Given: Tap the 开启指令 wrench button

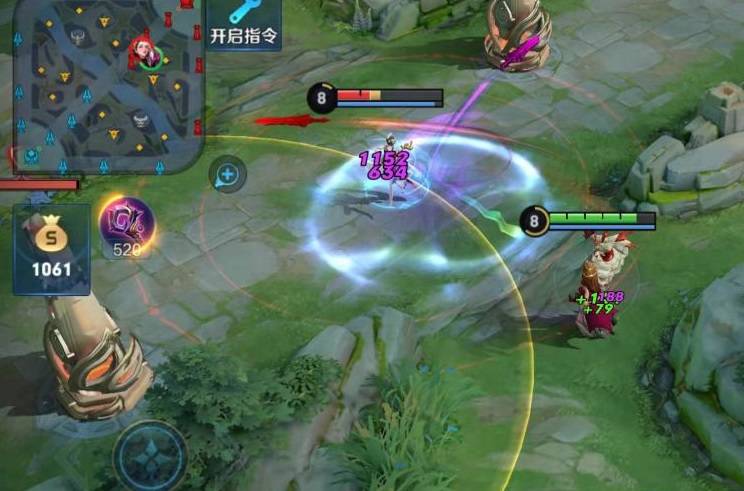Looking at the screenshot, I should tap(244, 24).
